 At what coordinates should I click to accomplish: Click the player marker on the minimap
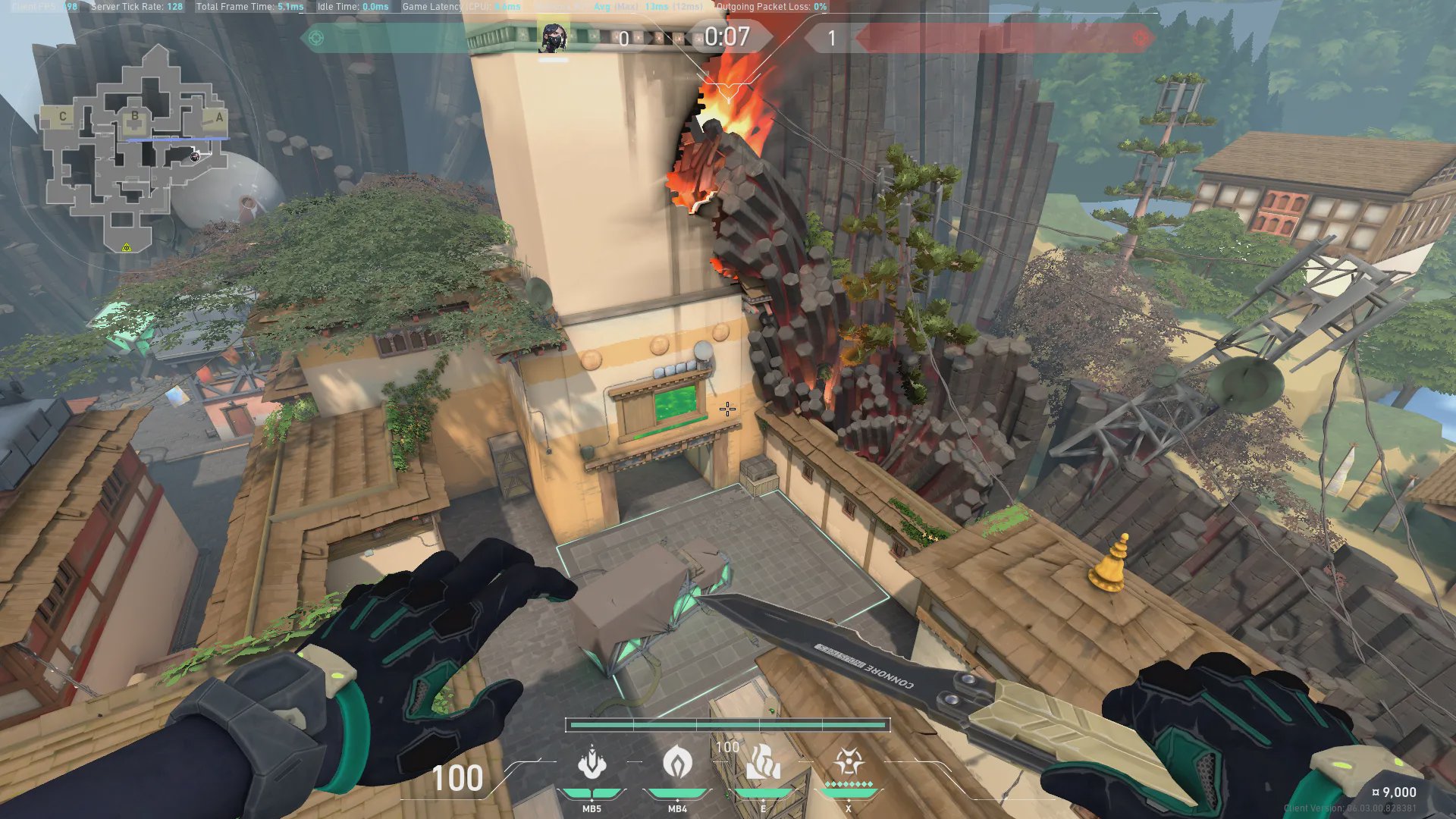click(195, 156)
